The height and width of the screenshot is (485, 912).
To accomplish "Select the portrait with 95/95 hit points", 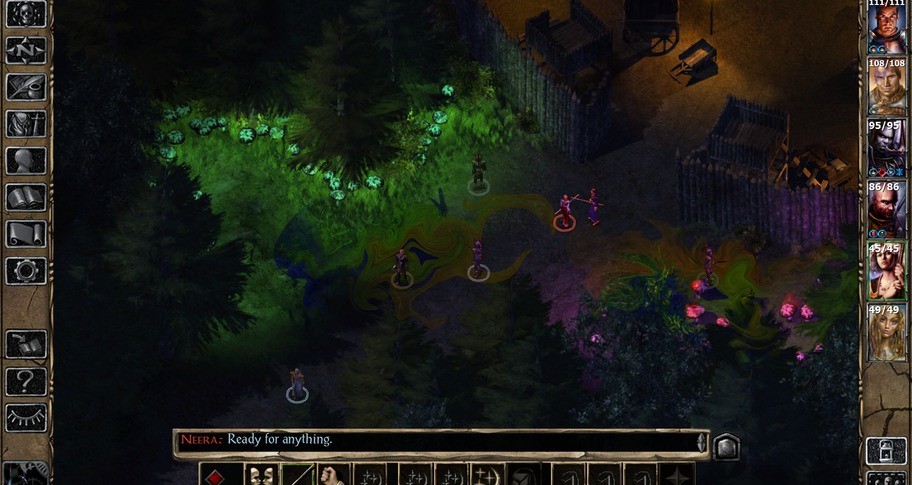I will coord(886,150).
